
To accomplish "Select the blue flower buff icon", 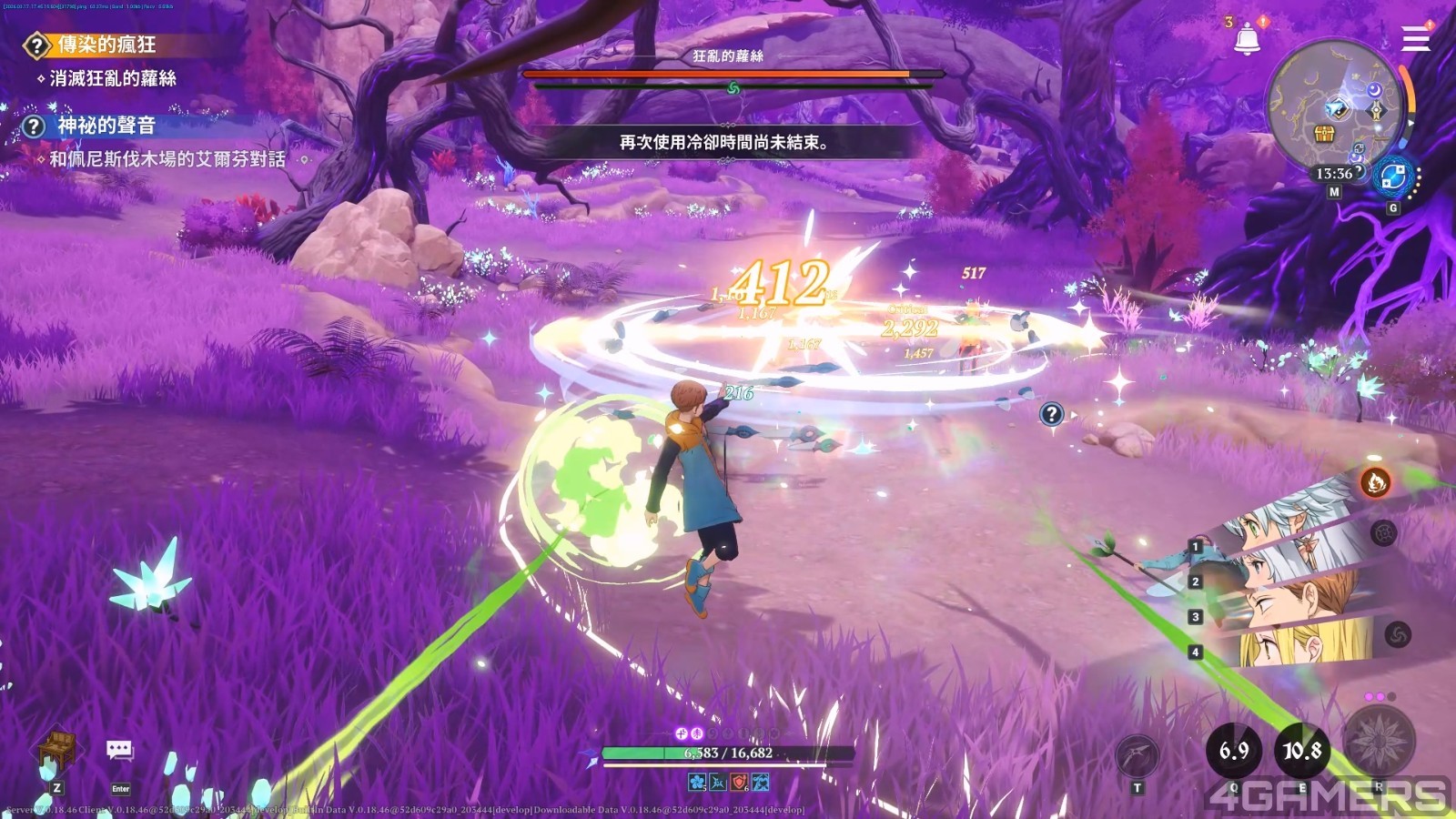I will click(x=697, y=782).
